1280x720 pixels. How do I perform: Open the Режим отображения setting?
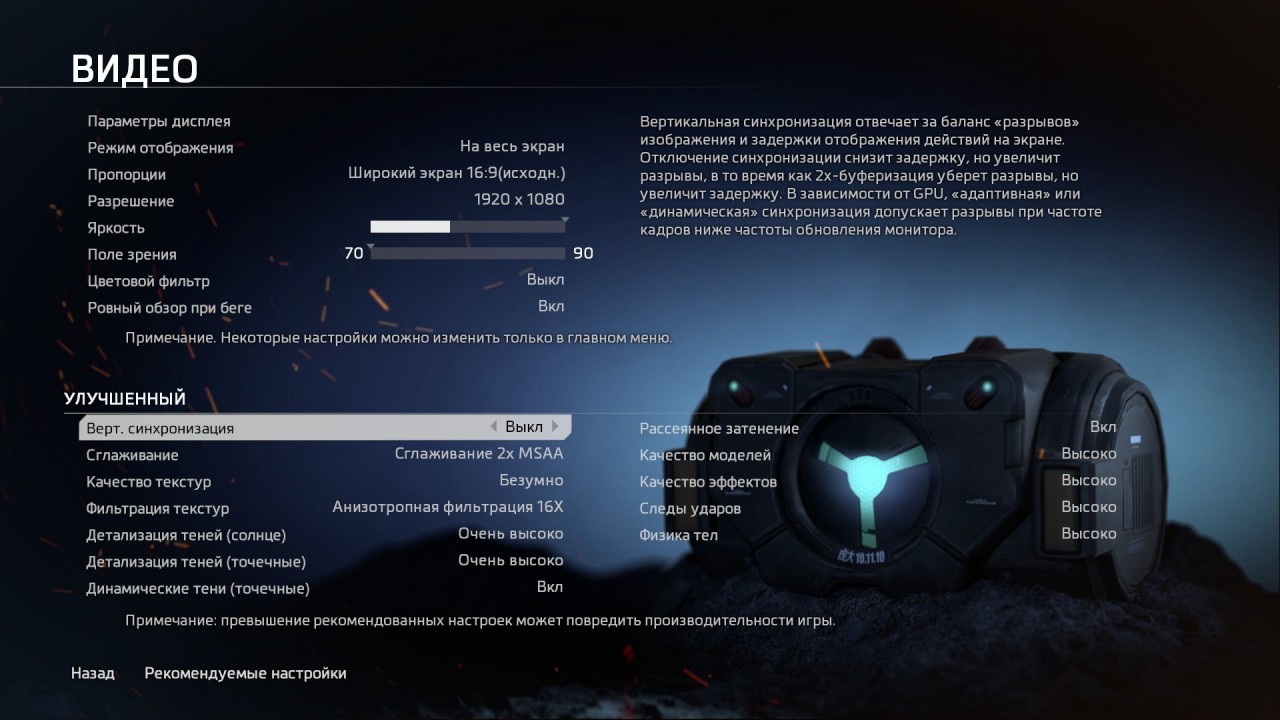512,147
